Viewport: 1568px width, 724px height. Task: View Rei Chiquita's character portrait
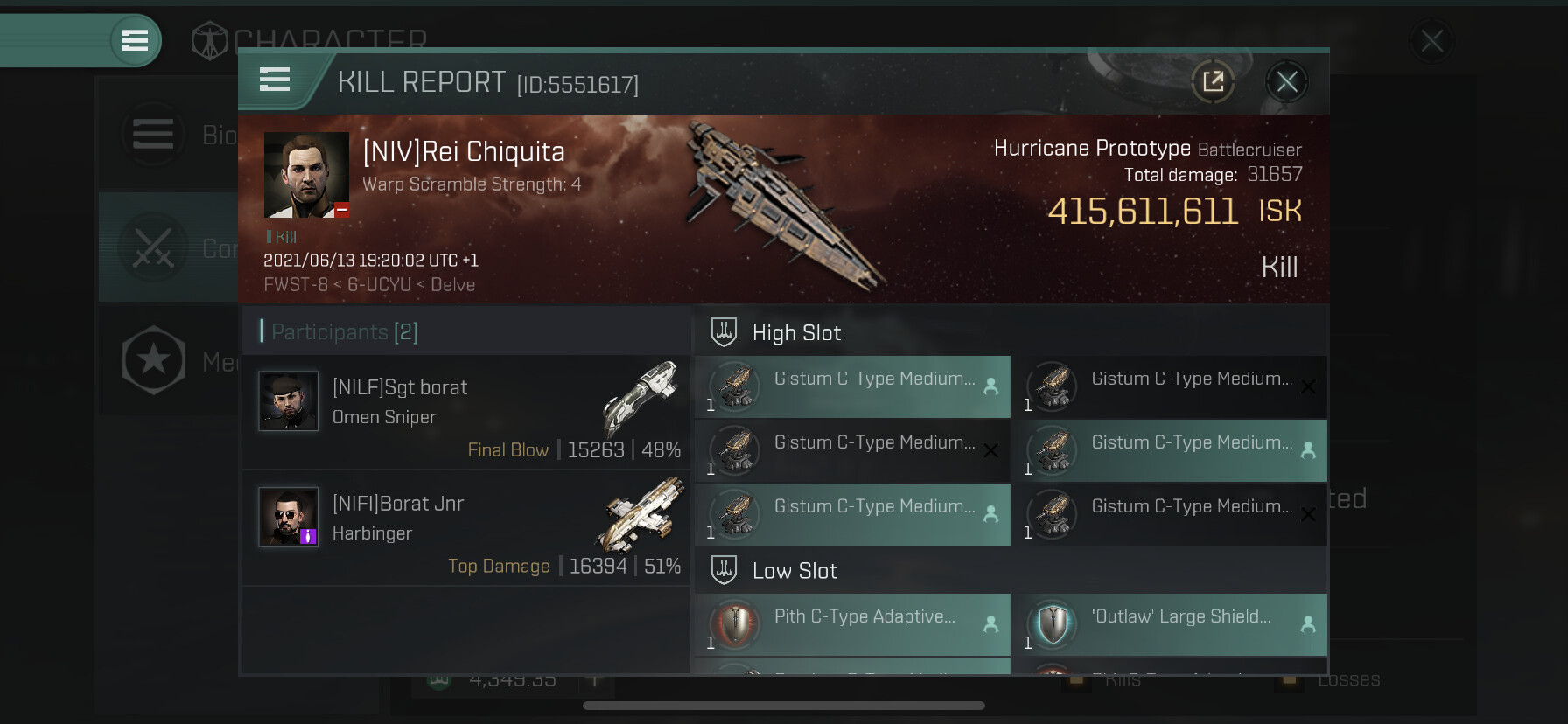(306, 175)
